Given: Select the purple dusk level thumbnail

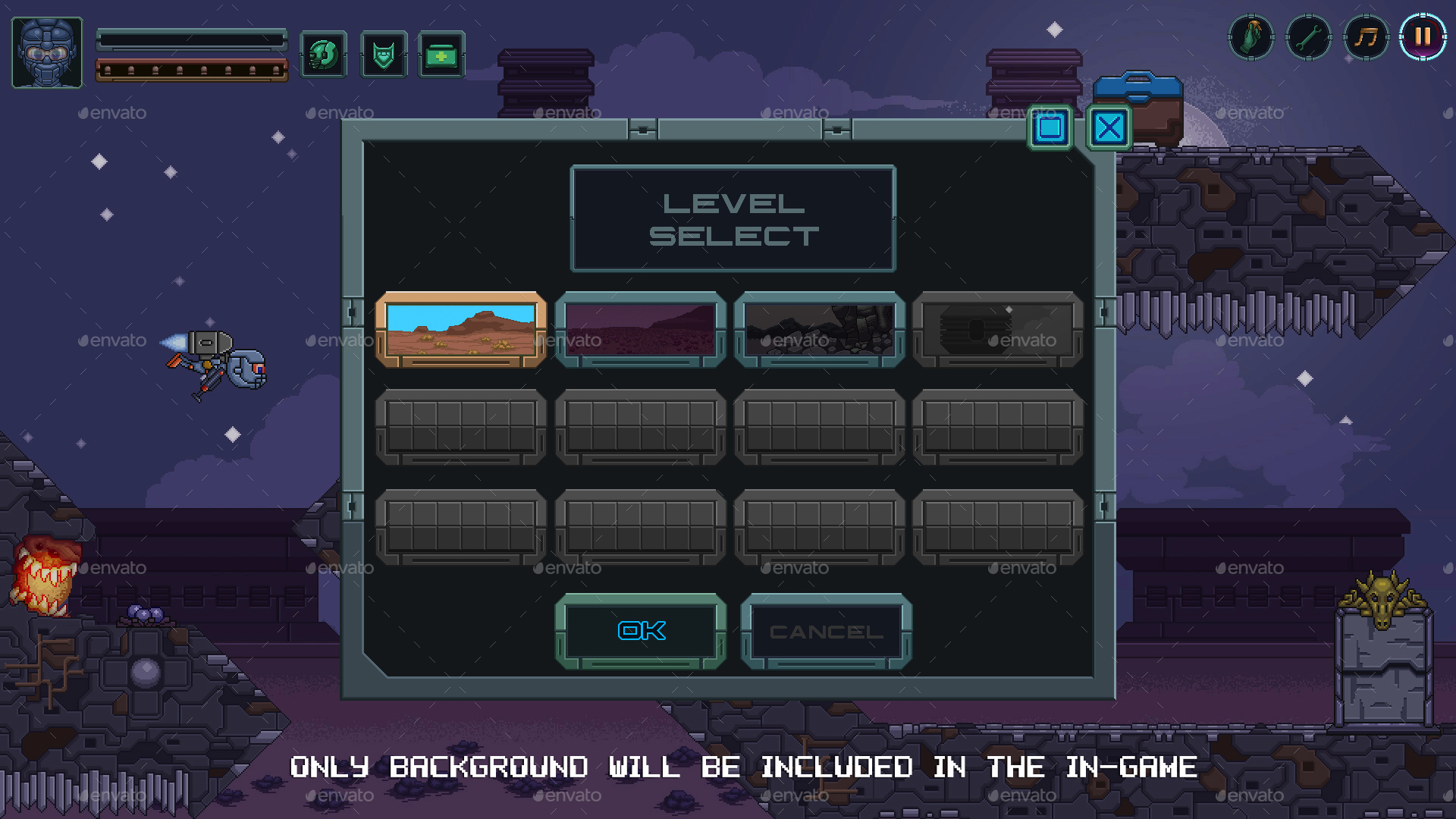Looking at the screenshot, I should [x=641, y=330].
